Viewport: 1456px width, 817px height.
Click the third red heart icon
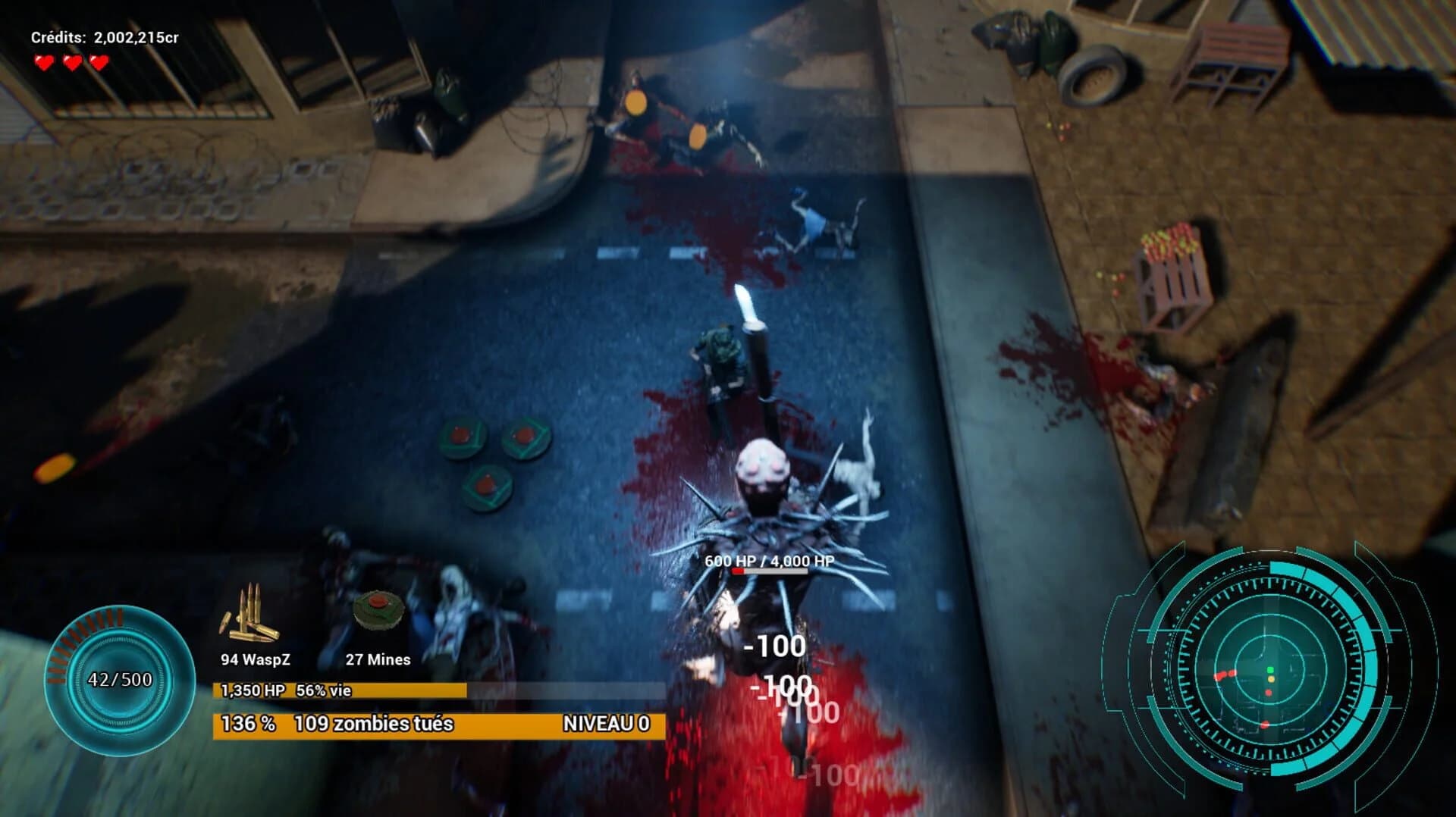tap(98, 63)
